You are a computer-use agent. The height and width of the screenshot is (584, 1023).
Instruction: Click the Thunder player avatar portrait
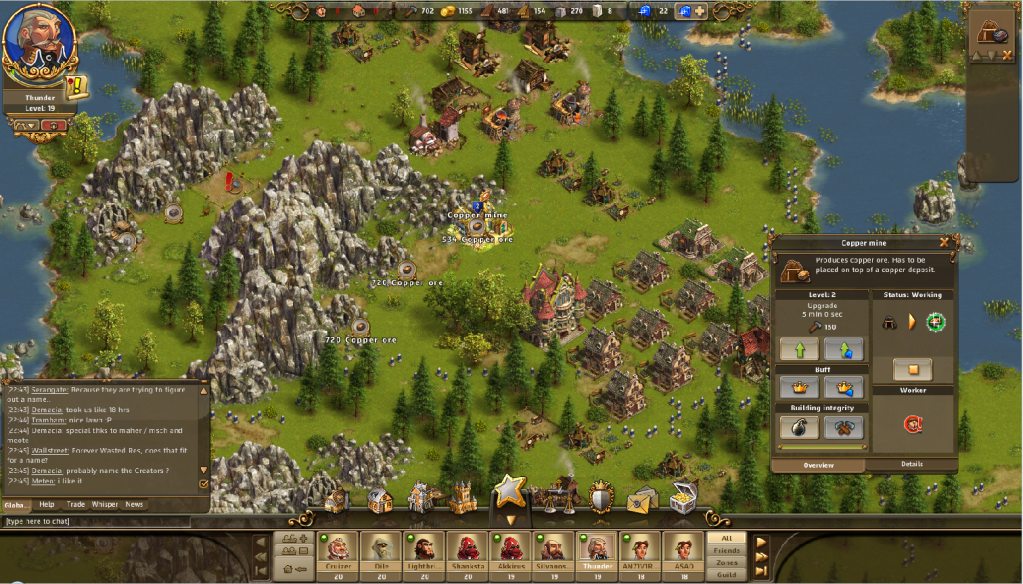(x=35, y=44)
